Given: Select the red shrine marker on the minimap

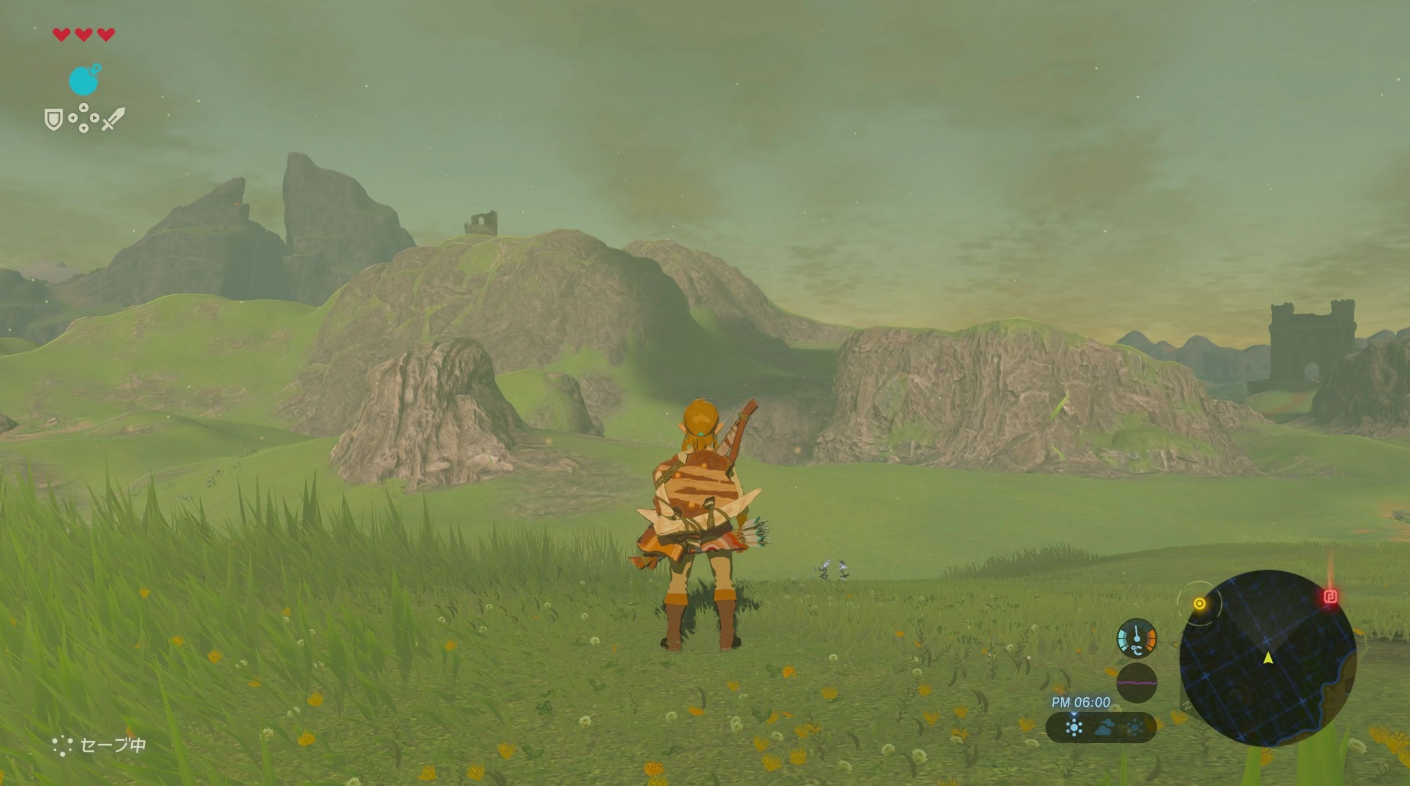Looking at the screenshot, I should [1330, 597].
